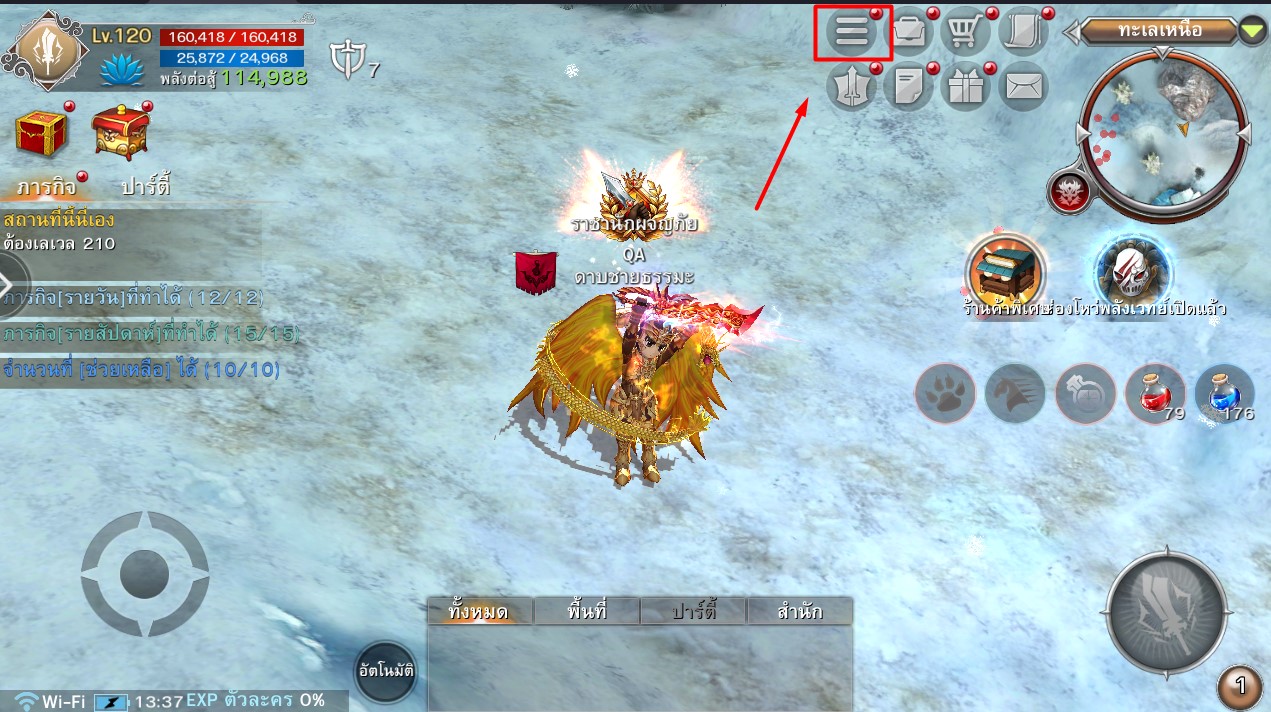Open the sword and shield equipment icon
Viewport: 1271px width, 712px height.
(x=851, y=87)
